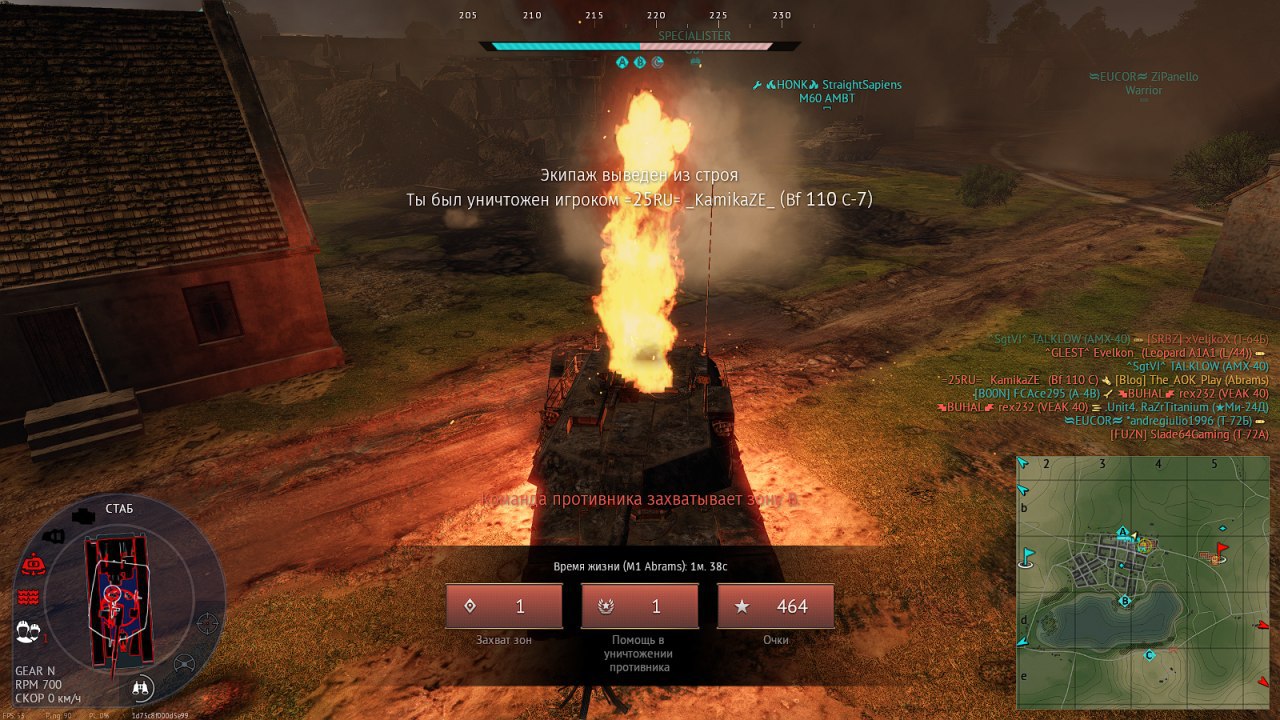Click zone B marker on the minimap
1280x720 pixels.
tap(1124, 601)
